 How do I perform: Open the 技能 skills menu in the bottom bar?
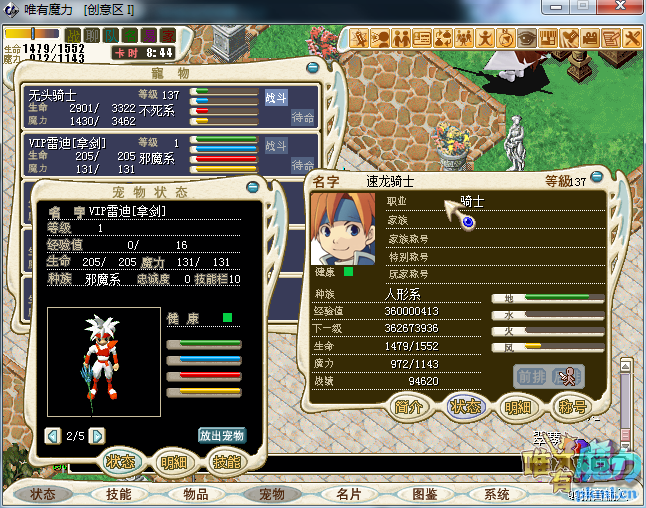[120, 494]
